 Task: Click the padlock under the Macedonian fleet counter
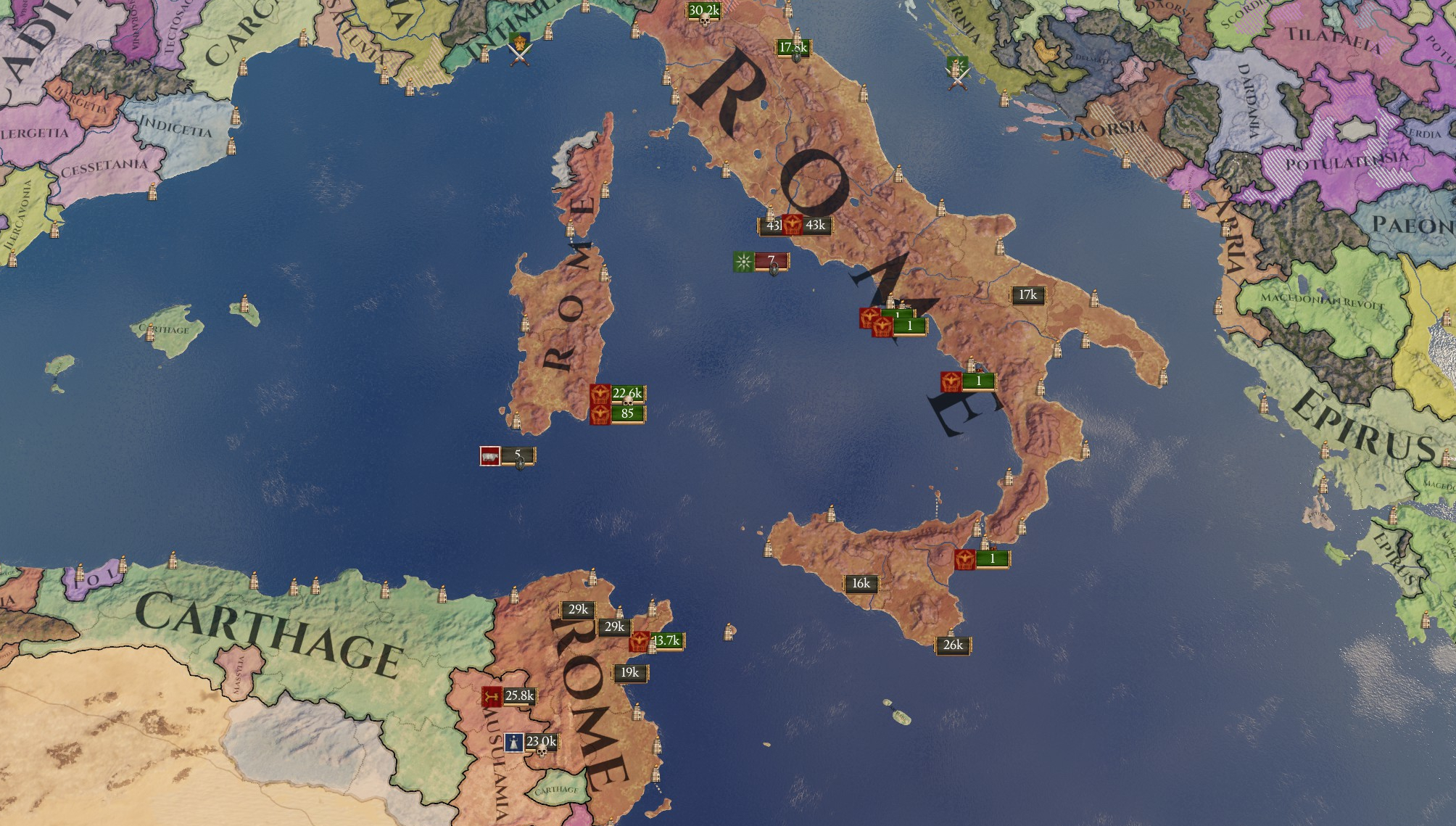tap(774, 270)
